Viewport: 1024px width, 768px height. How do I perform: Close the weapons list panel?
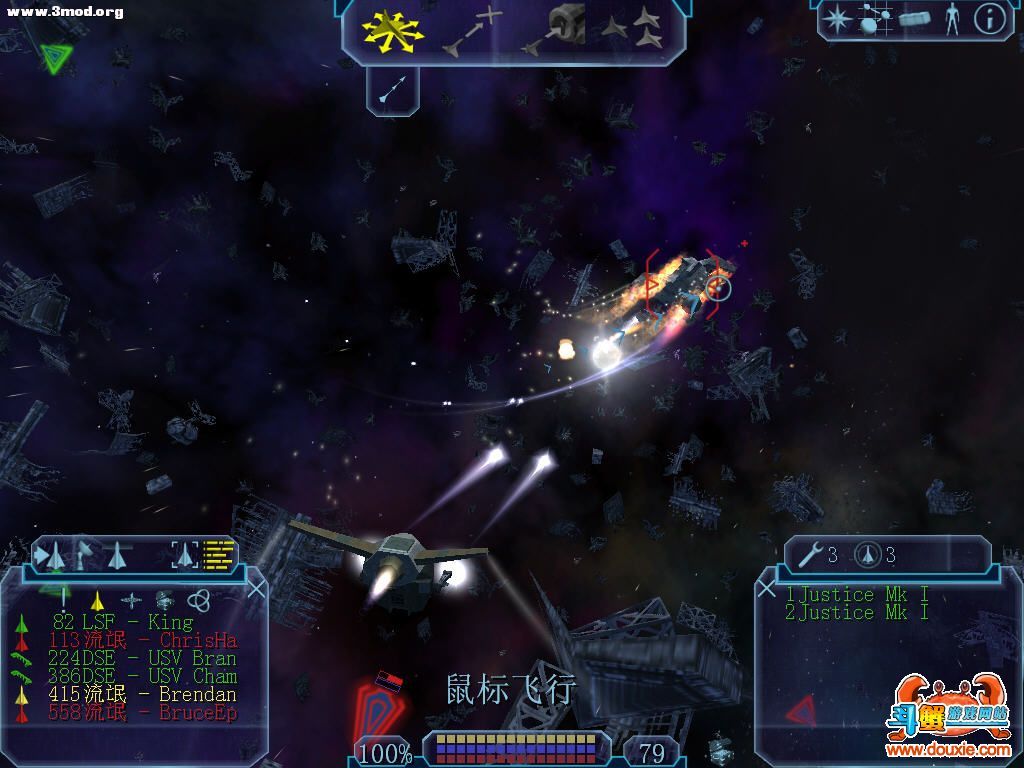click(767, 589)
